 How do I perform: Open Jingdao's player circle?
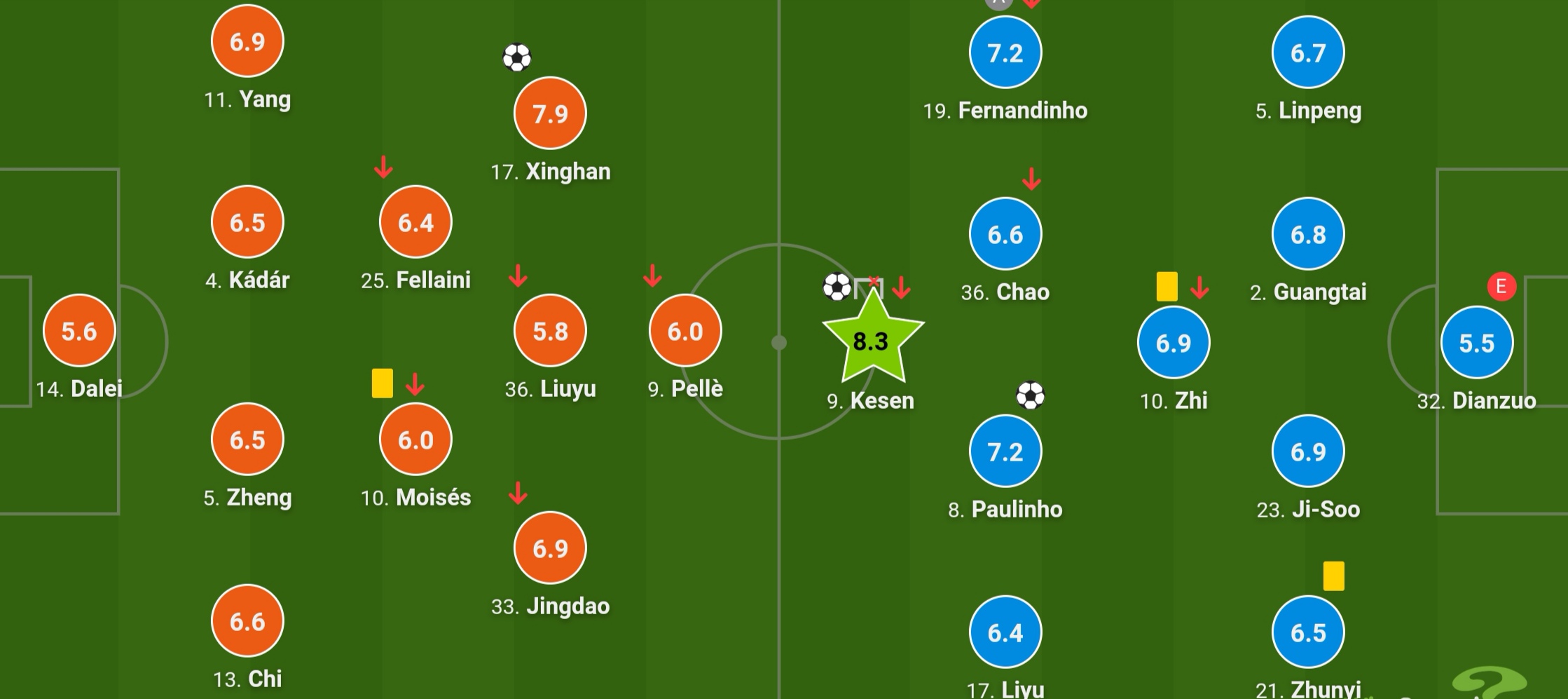pos(550,548)
